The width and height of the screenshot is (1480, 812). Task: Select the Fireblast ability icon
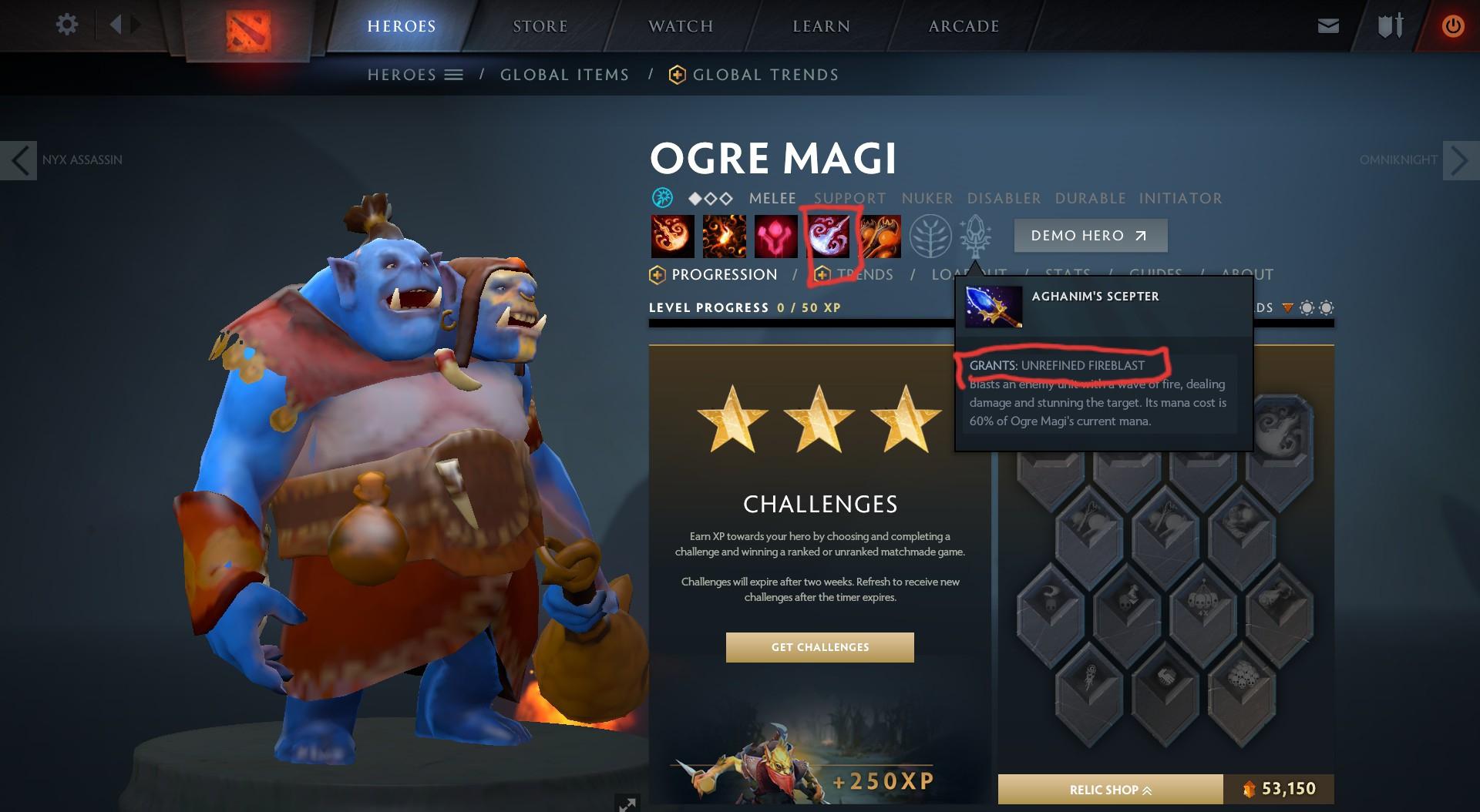pyautogui.click(x=671, y=237)
